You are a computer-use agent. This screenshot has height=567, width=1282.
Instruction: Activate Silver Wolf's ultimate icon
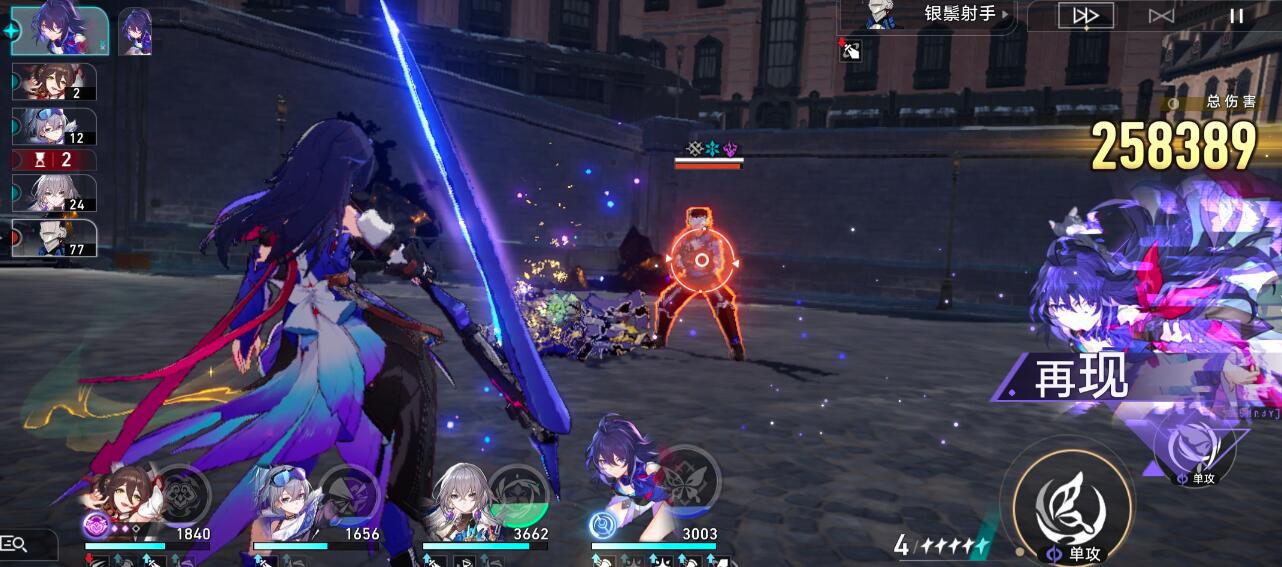350,492
